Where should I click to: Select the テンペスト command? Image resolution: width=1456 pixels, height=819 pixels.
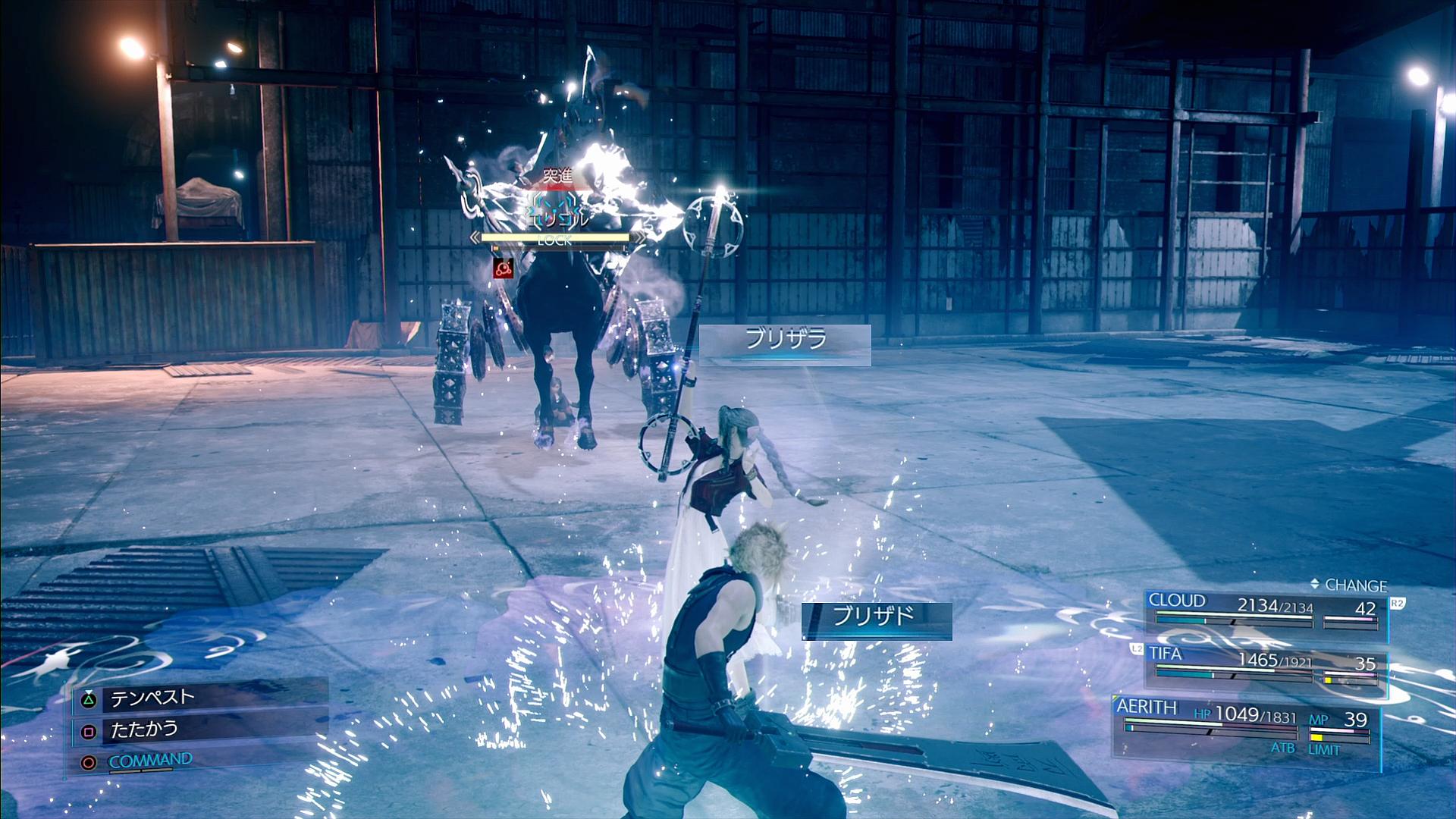coord(152,698)
